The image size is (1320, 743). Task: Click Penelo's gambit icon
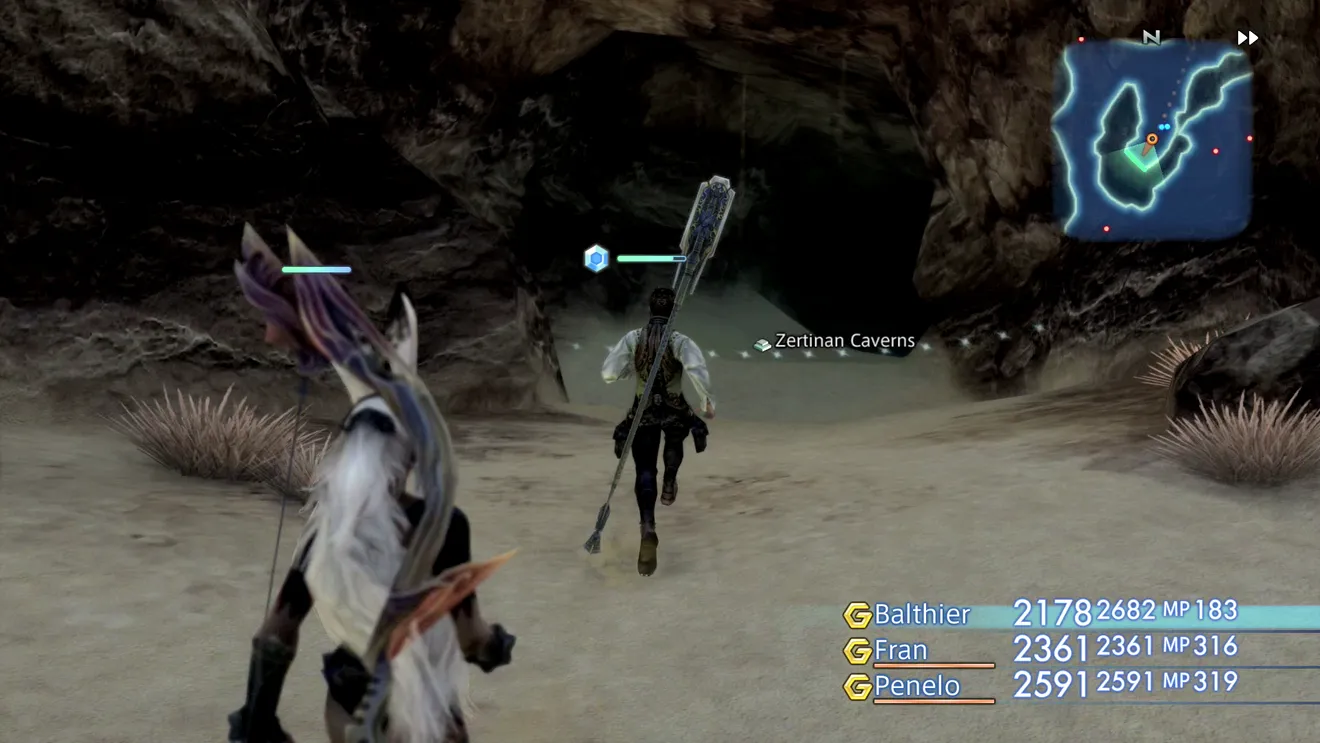(x=857, y=687)
